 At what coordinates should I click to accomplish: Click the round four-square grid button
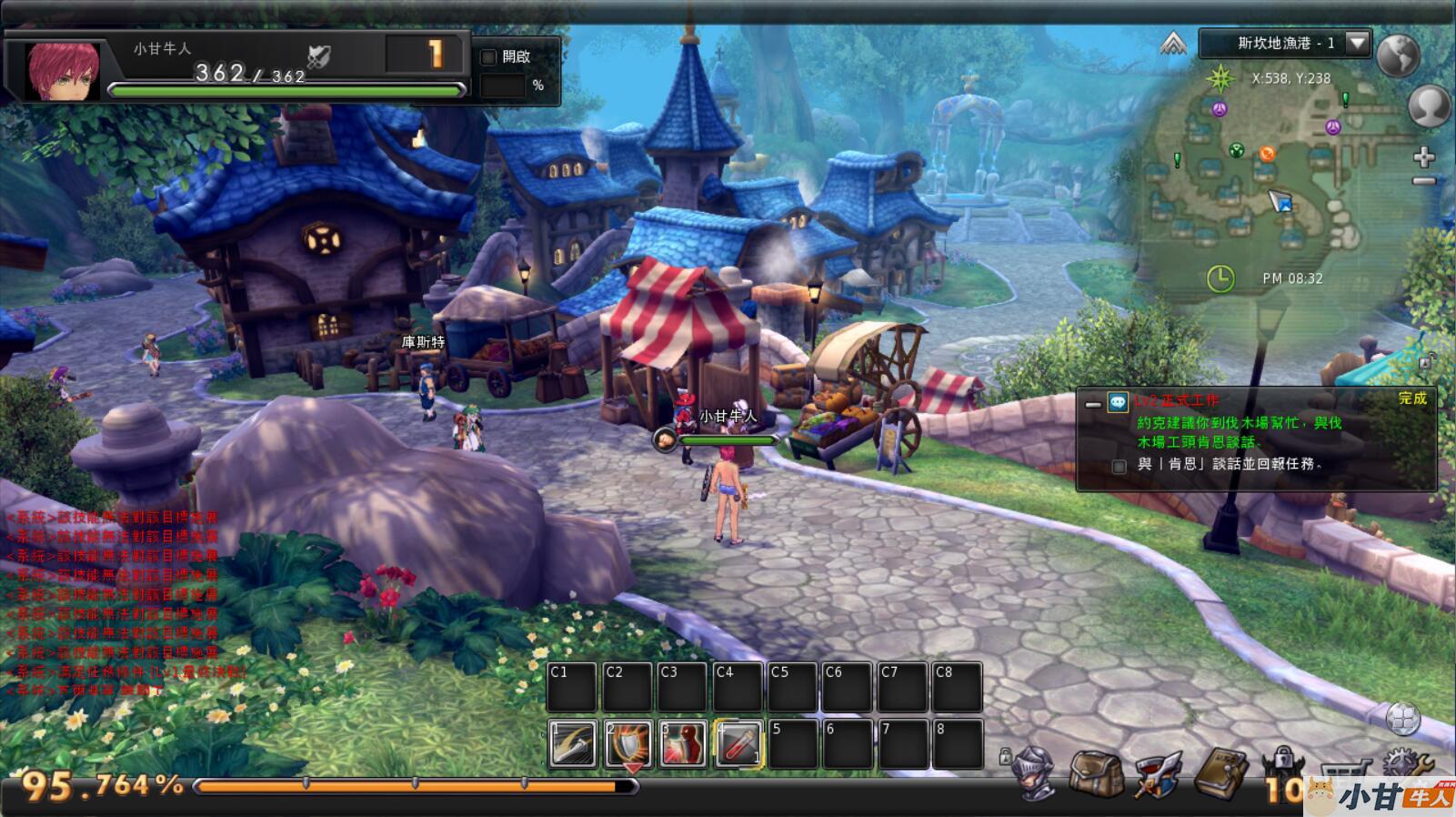(1402, 719)
